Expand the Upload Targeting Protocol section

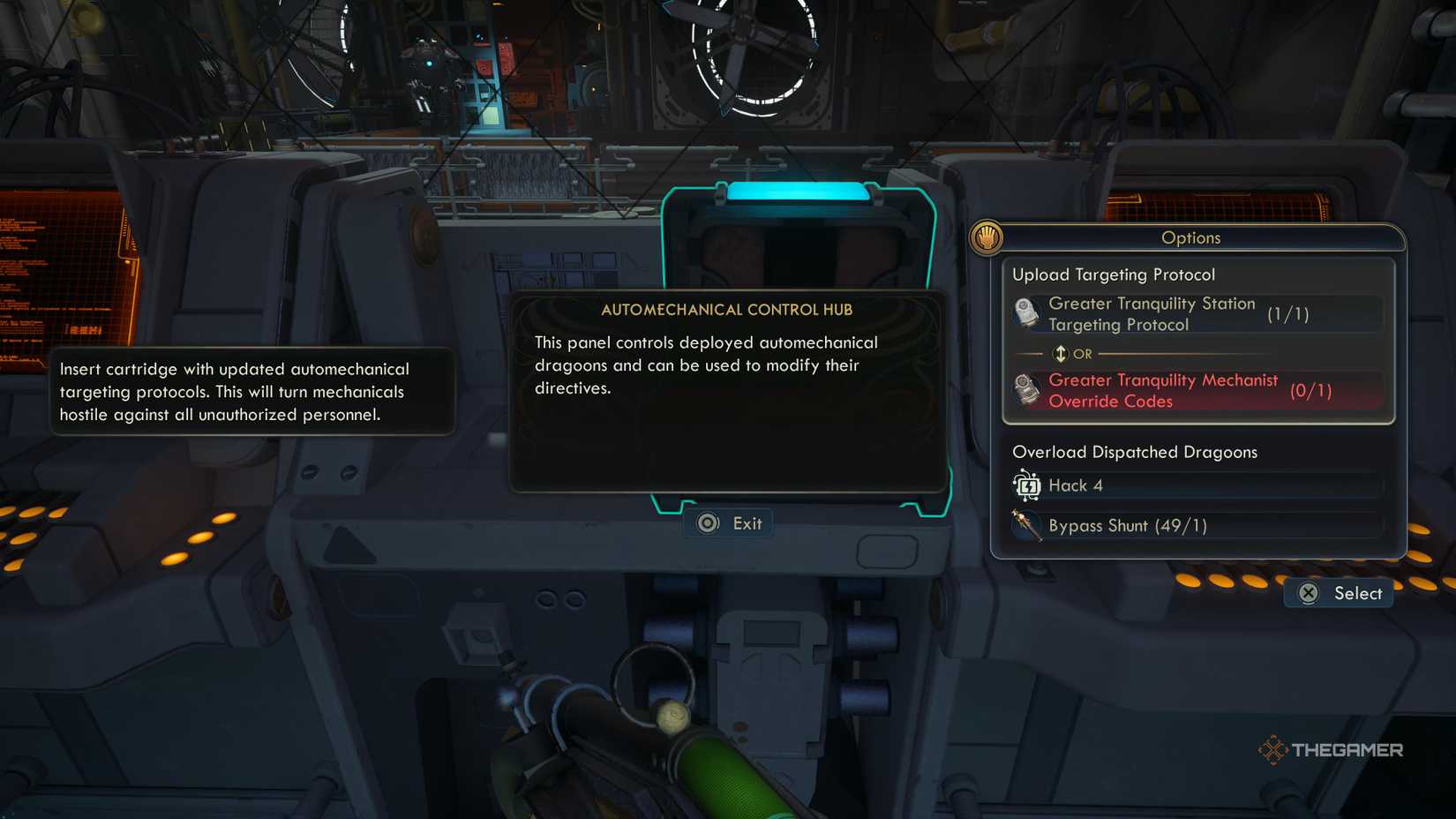click(x=1113, y=274)
